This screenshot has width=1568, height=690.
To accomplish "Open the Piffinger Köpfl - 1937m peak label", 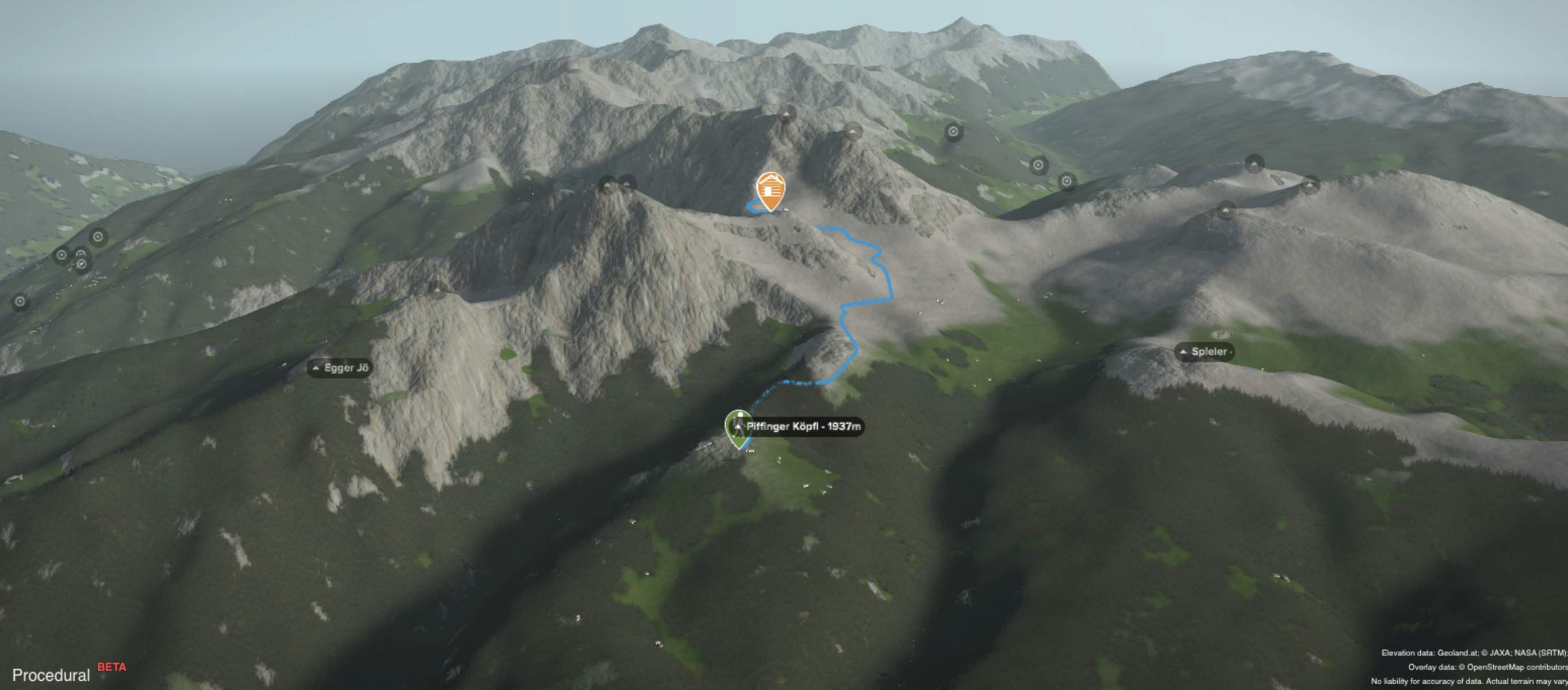I will 803,427.
